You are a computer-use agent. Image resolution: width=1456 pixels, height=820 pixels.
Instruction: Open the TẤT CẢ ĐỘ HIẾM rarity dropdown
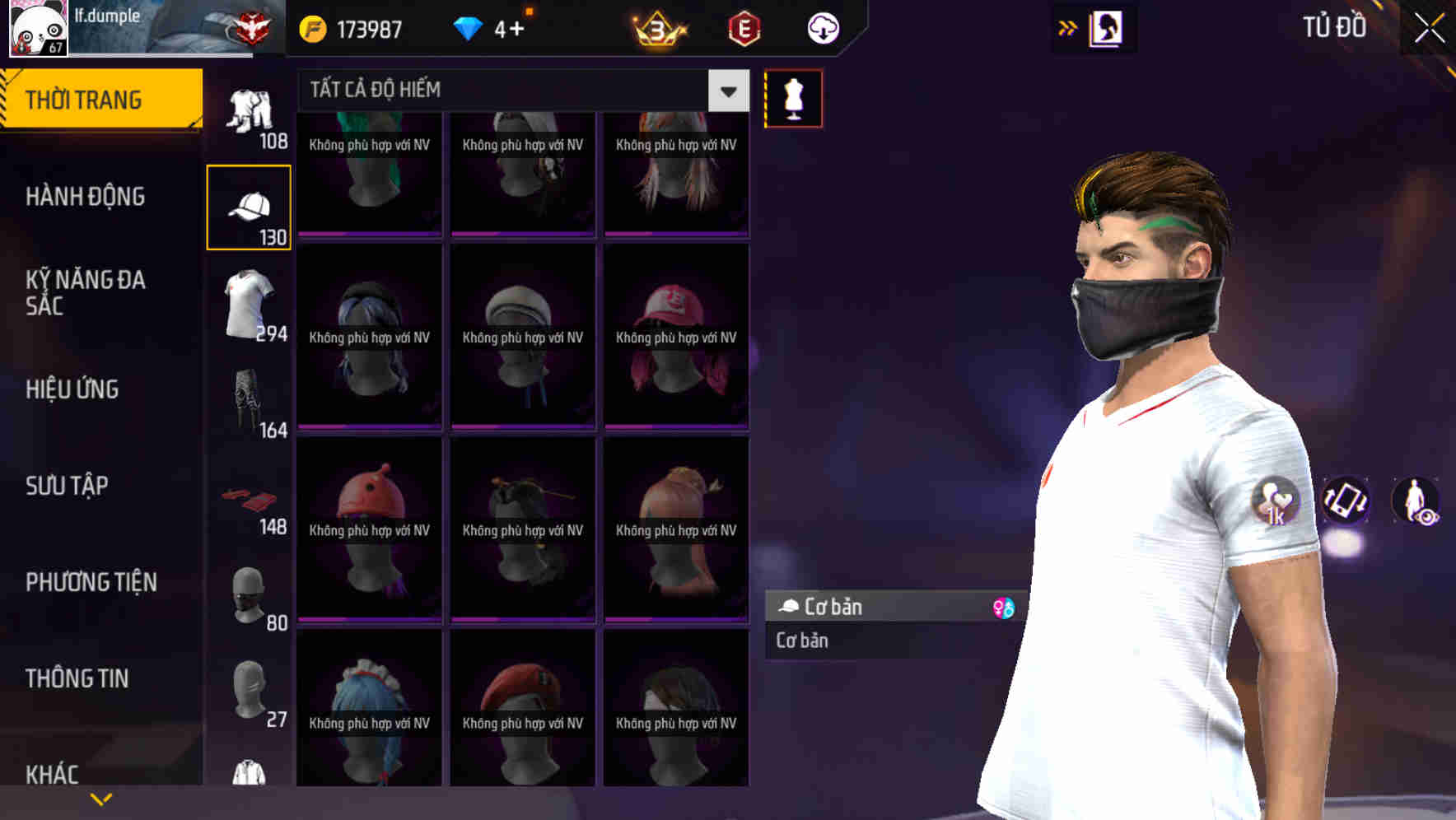pos(511,89)
